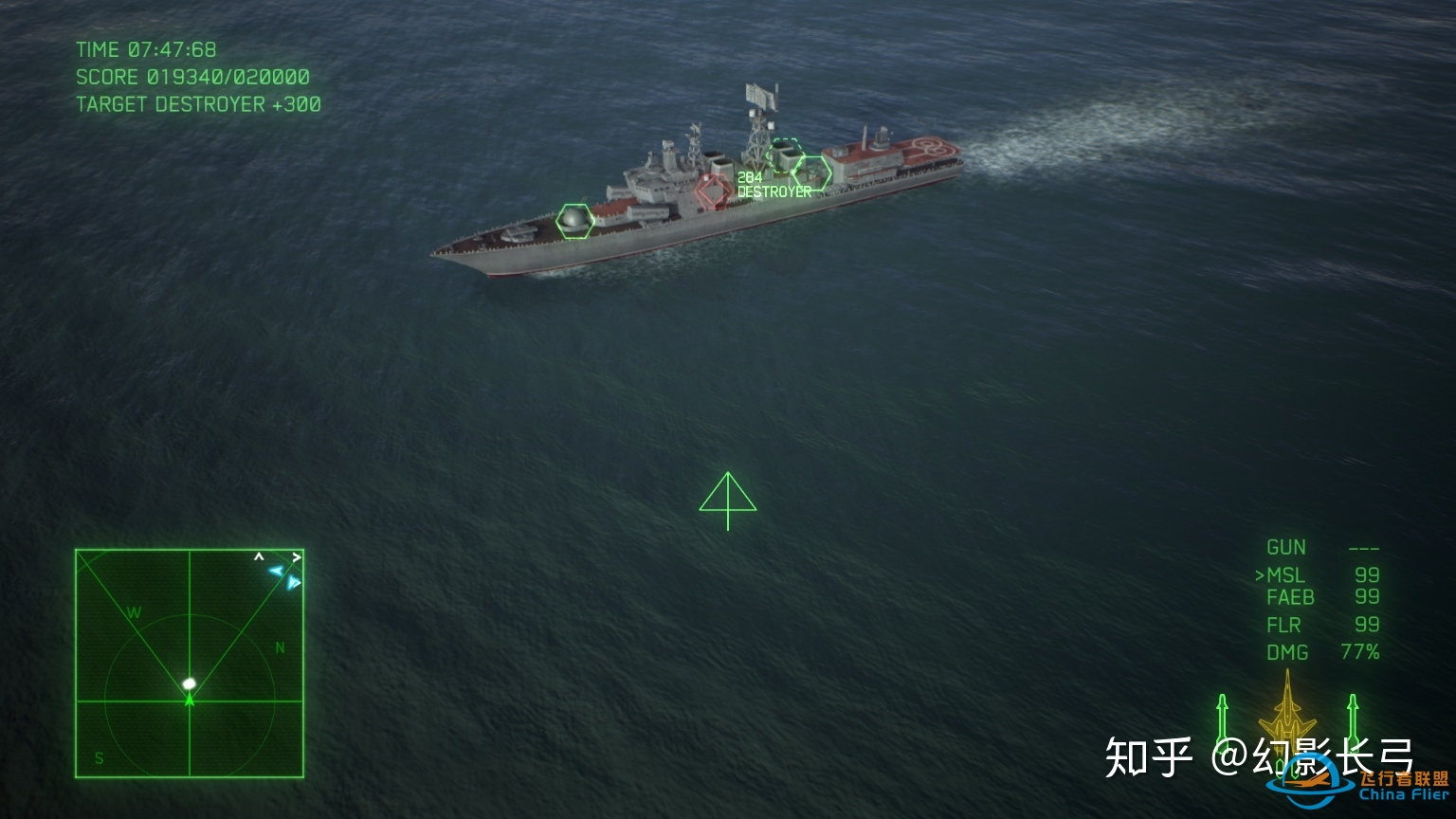Viewport: 1456px width, 819px height.
Task: Click the right green missile indicator icon
Action: (1351, 718)
